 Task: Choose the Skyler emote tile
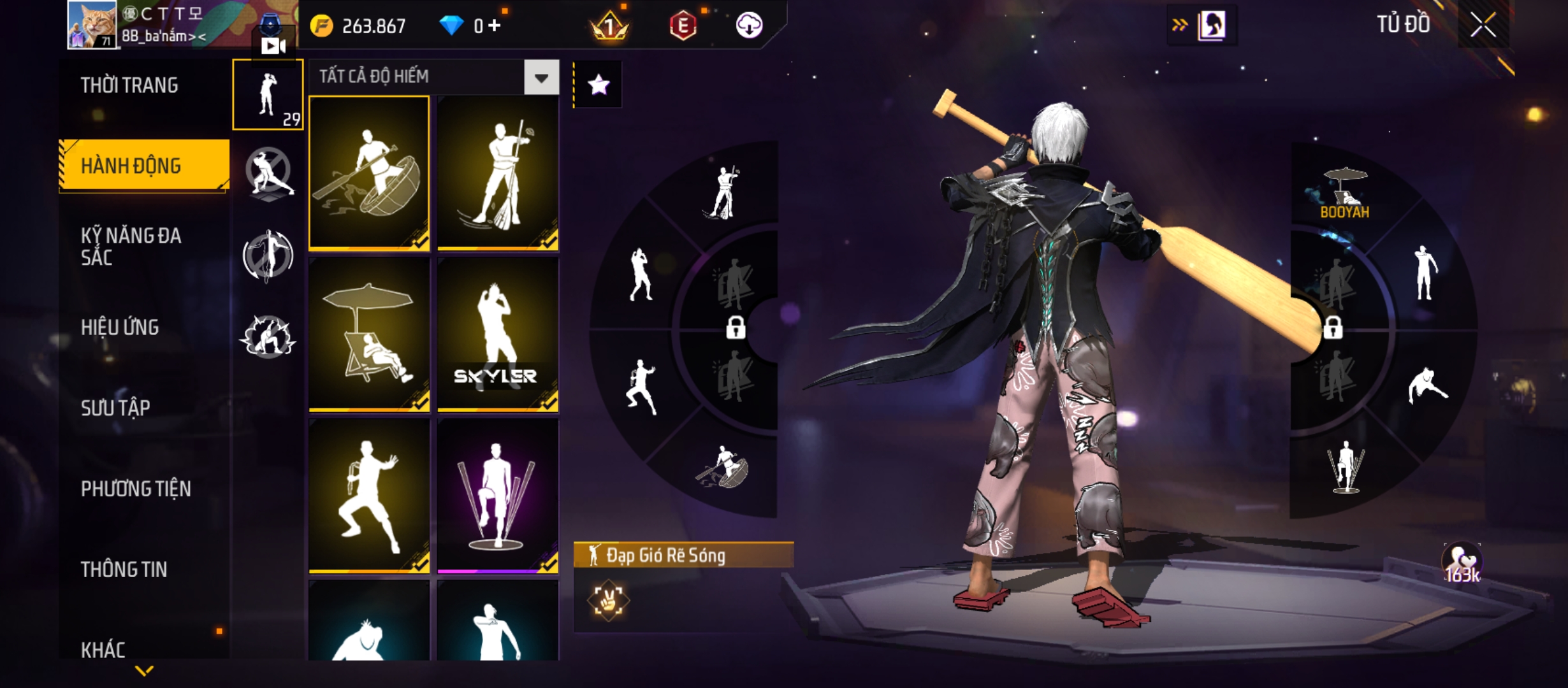click(x=498, y=334)
